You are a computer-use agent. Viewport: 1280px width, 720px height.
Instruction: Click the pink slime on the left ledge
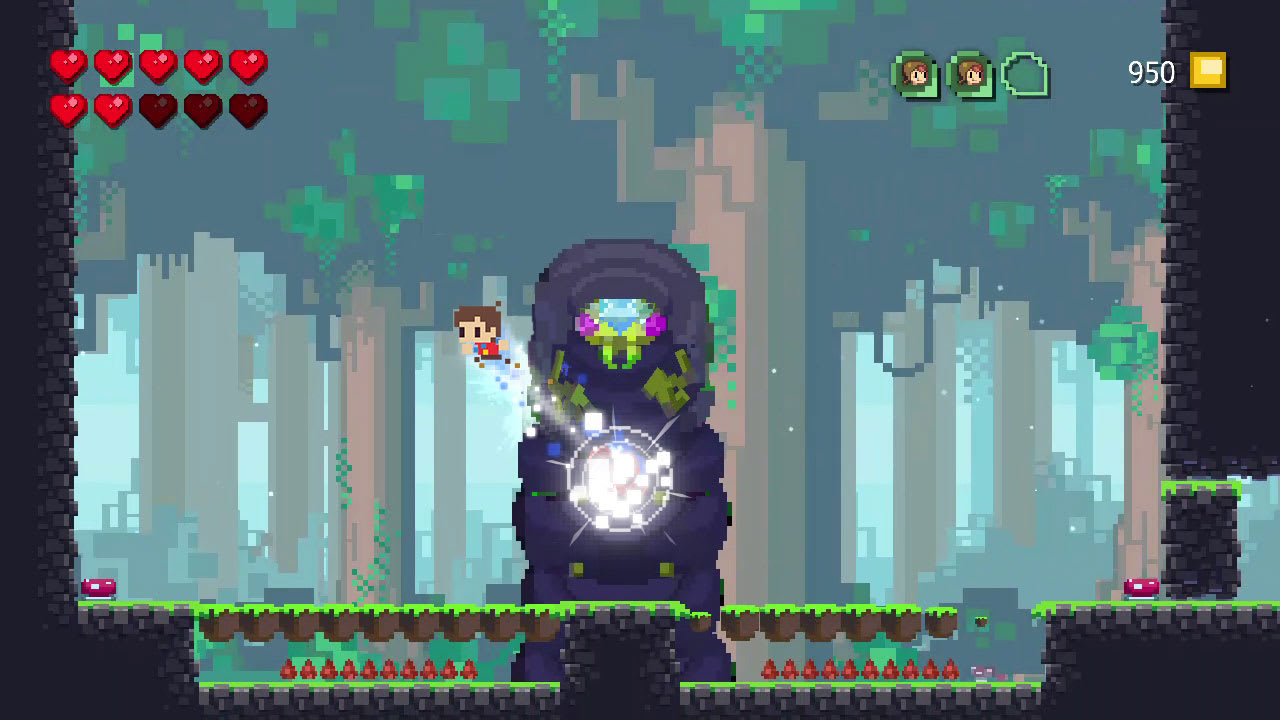click(x=98, y=586)
